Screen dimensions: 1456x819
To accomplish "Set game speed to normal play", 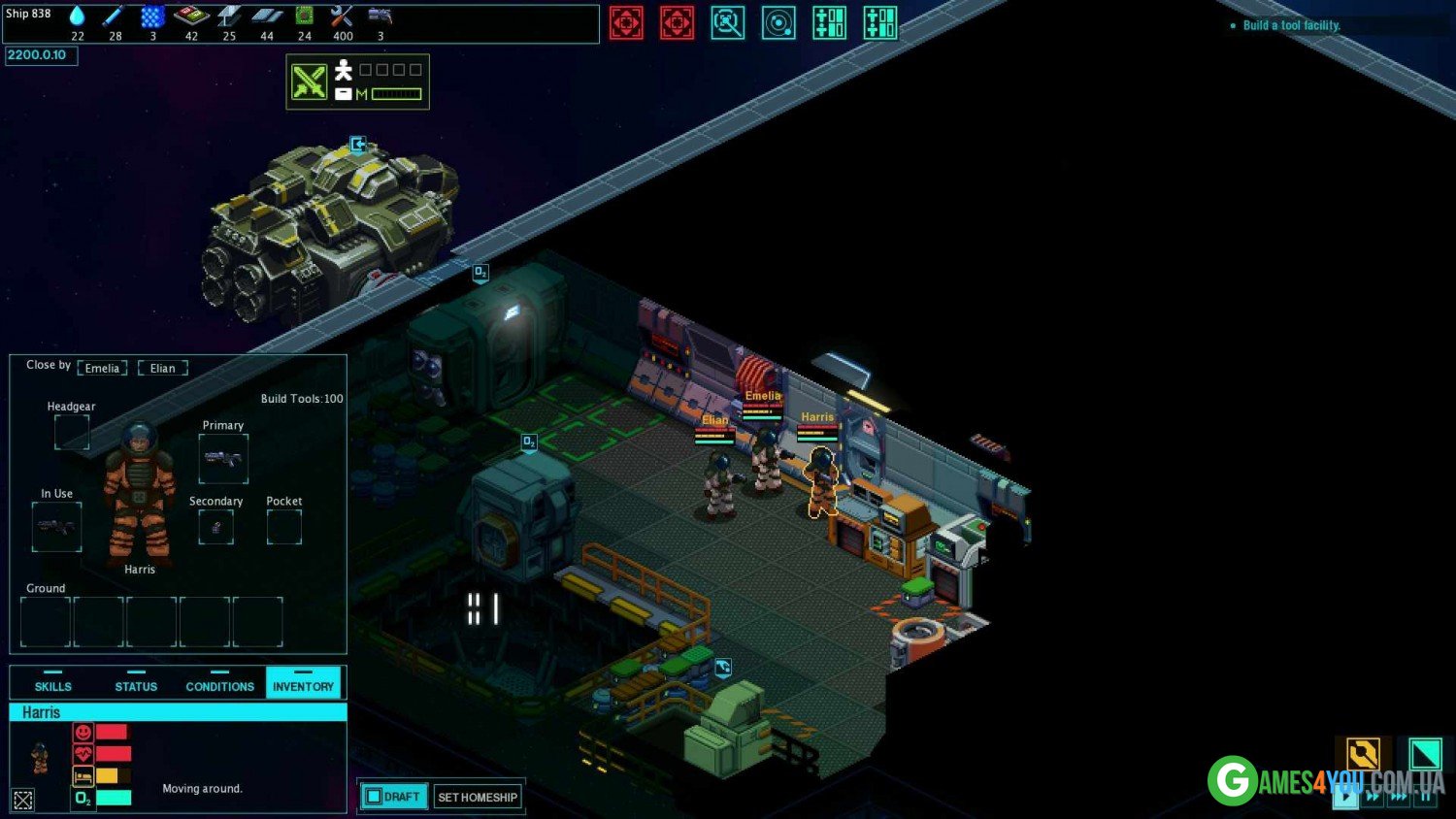I will [1345, 797].
